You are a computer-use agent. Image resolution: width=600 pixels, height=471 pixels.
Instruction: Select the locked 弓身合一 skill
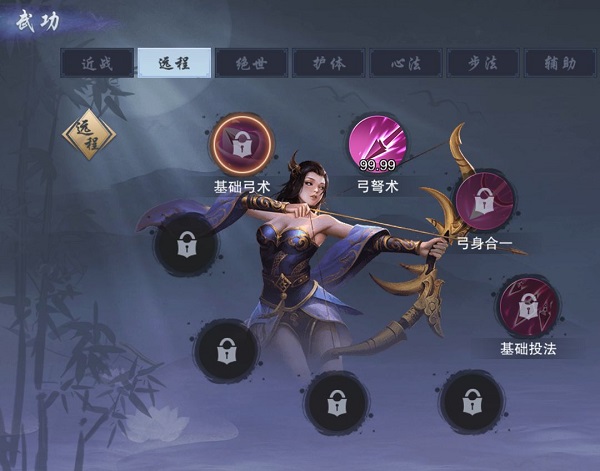point(484,203)
